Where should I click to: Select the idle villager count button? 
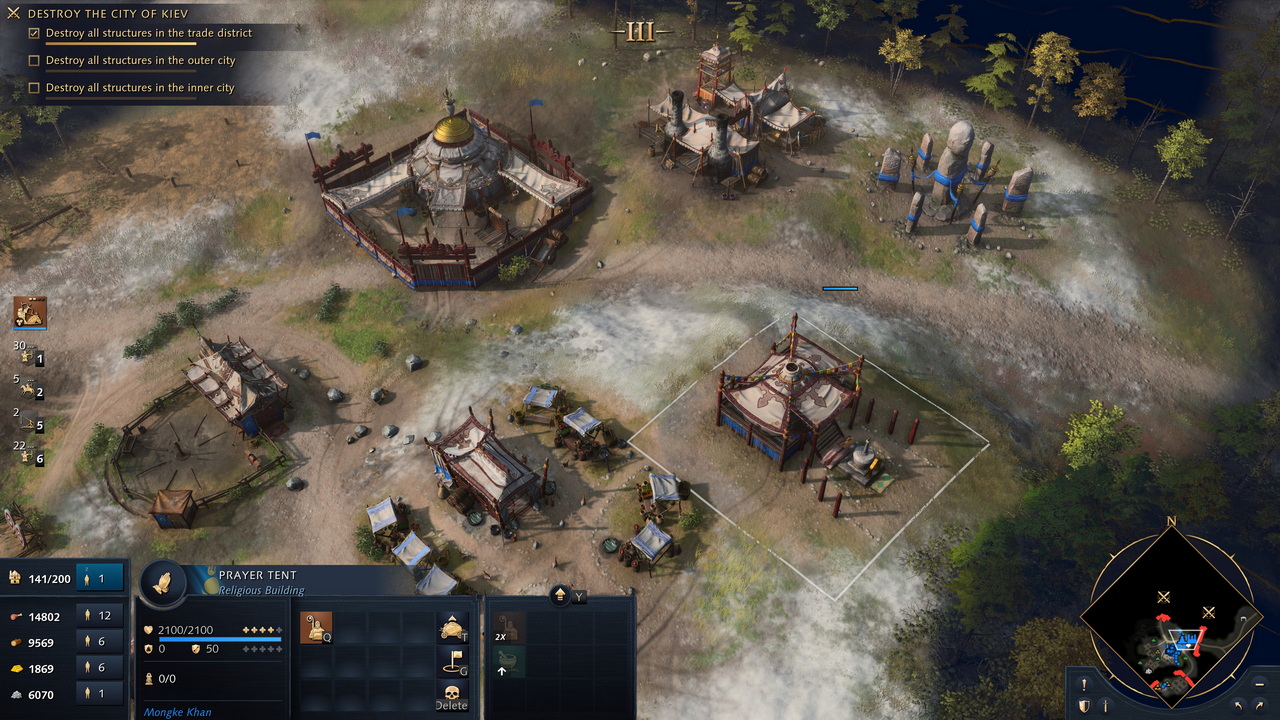point(100,578)
